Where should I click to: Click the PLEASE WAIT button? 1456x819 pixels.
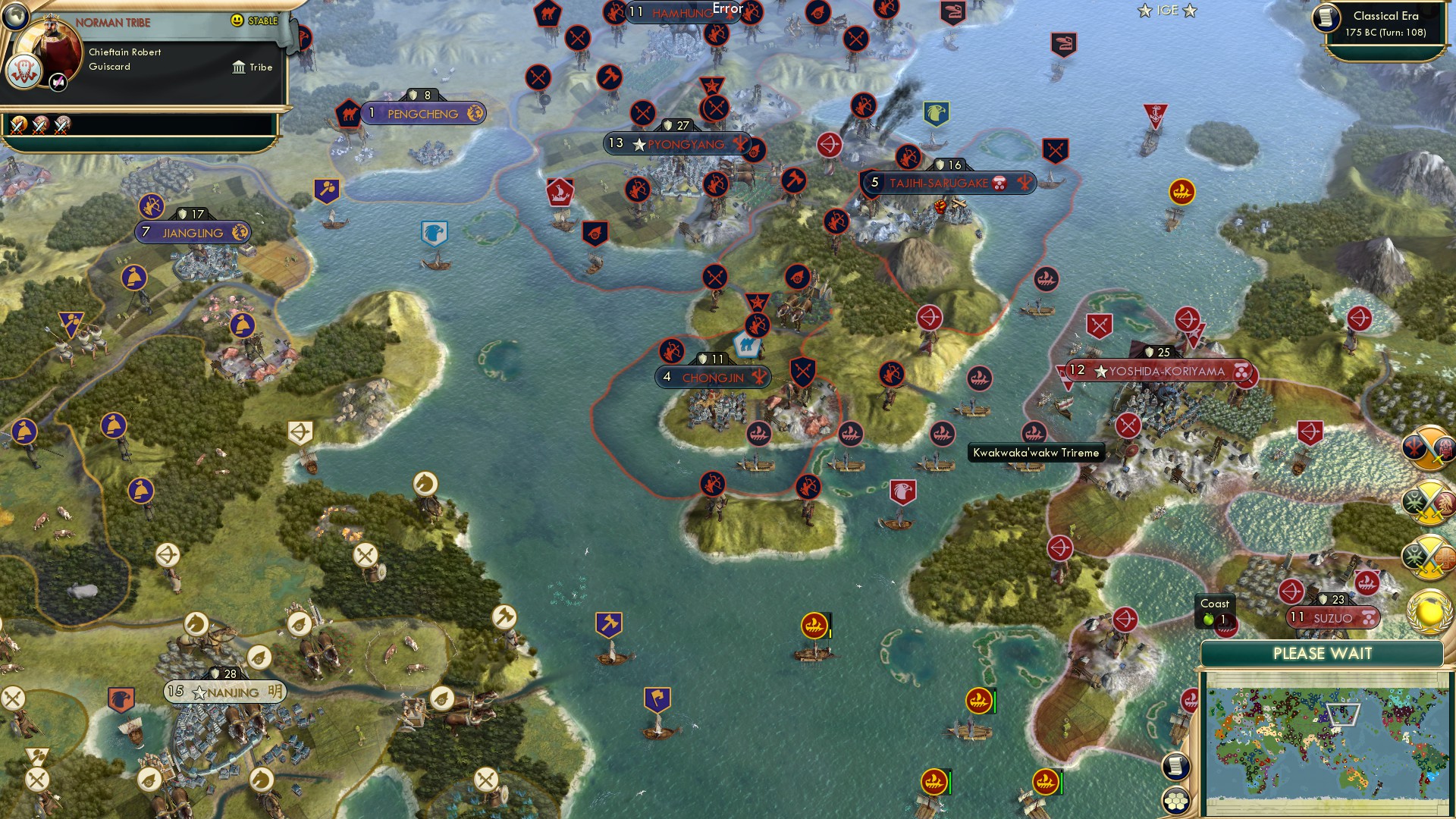1323,653
